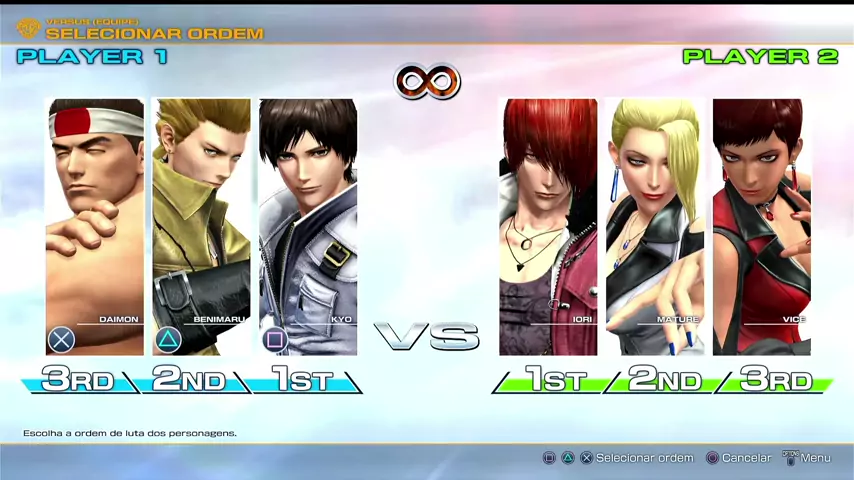The image size is (854, 480).
Task: Select Daimon's character portrait
Action: (x=95, y=226)
